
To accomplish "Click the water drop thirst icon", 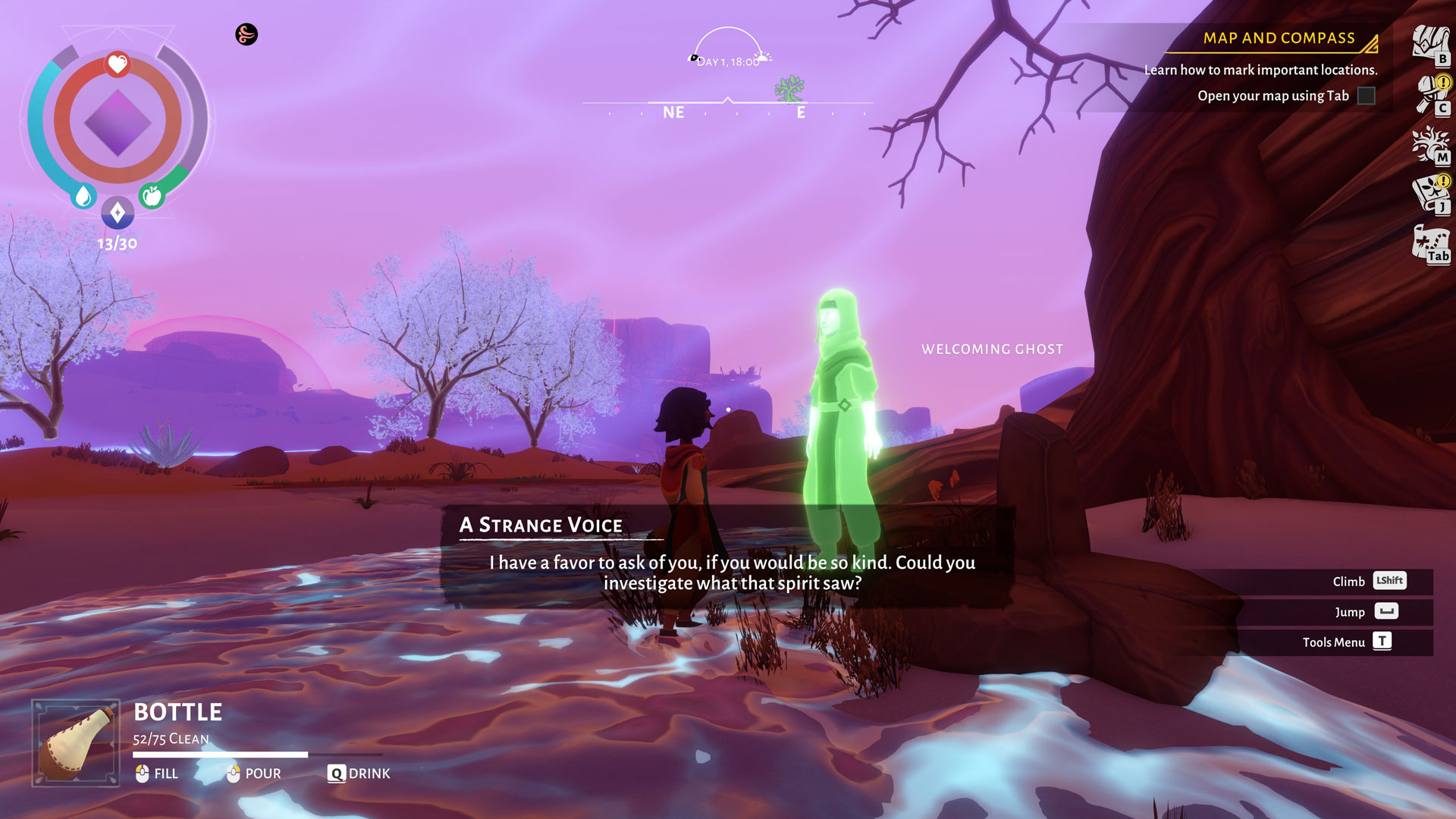I will coord(83,196).
